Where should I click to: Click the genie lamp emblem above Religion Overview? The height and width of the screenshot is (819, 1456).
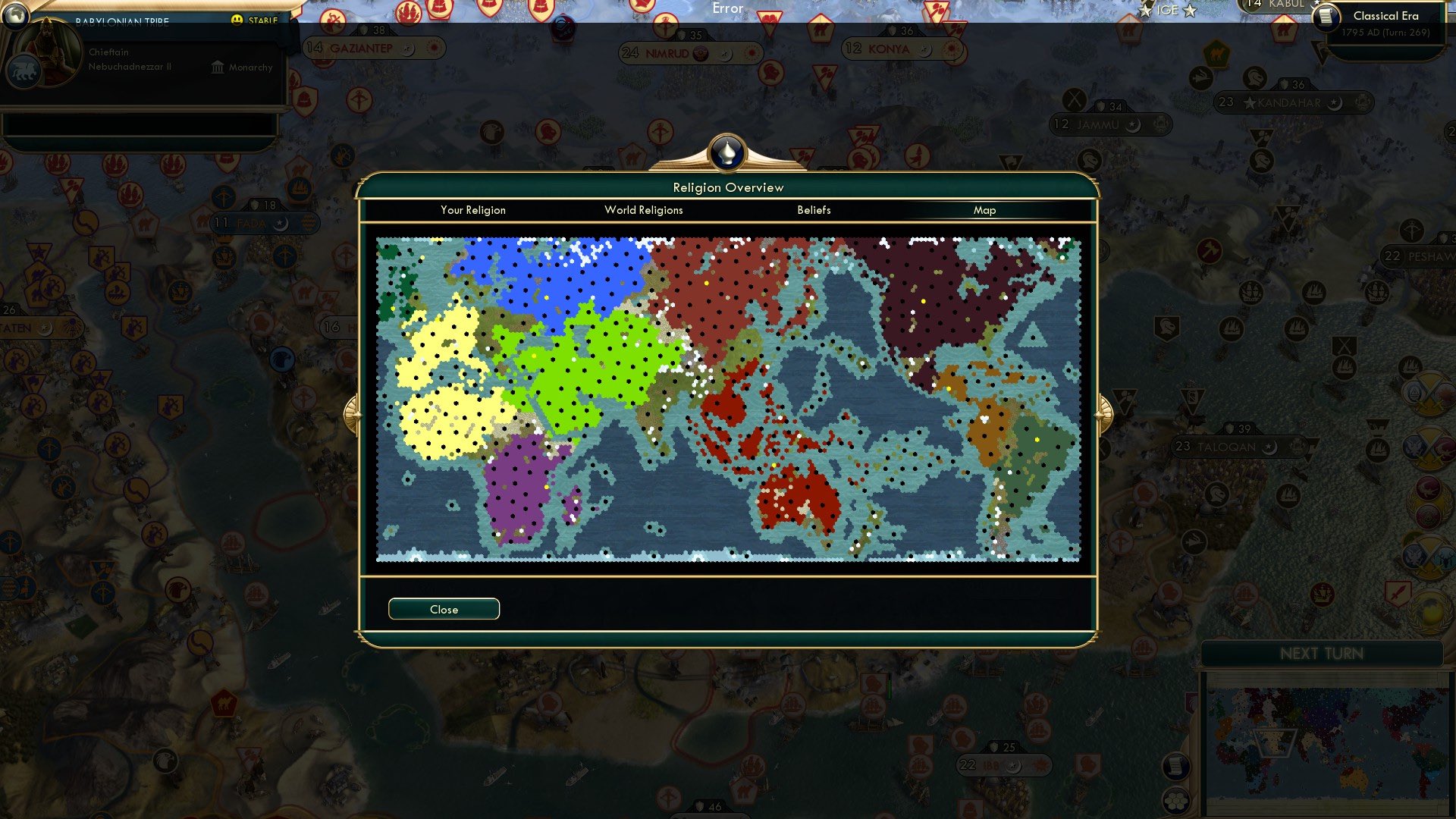point(727,152)
